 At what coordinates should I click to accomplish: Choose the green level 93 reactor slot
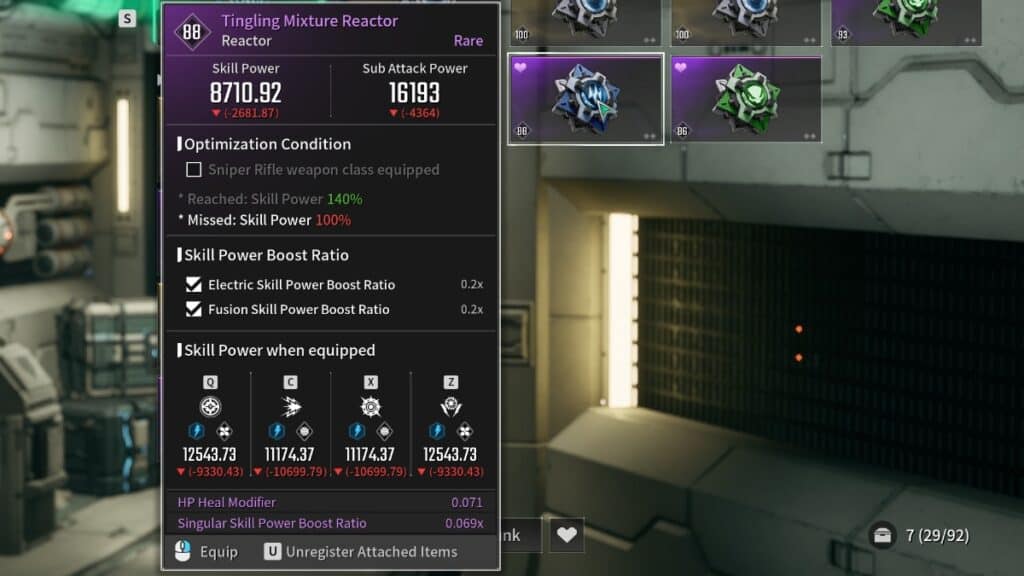pos(905,21)
